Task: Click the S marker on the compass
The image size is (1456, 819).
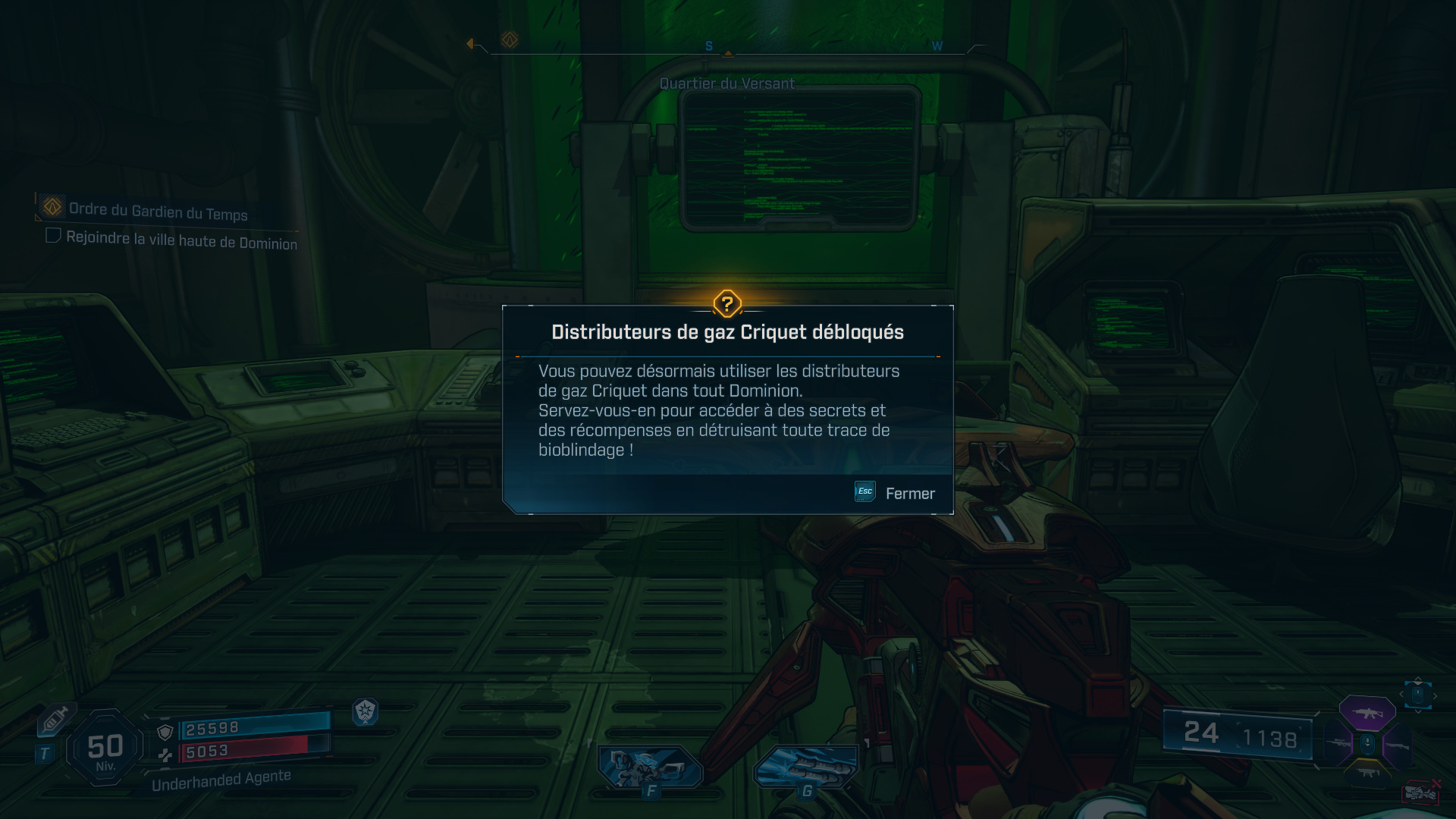Action: click(x=708, y=45)
